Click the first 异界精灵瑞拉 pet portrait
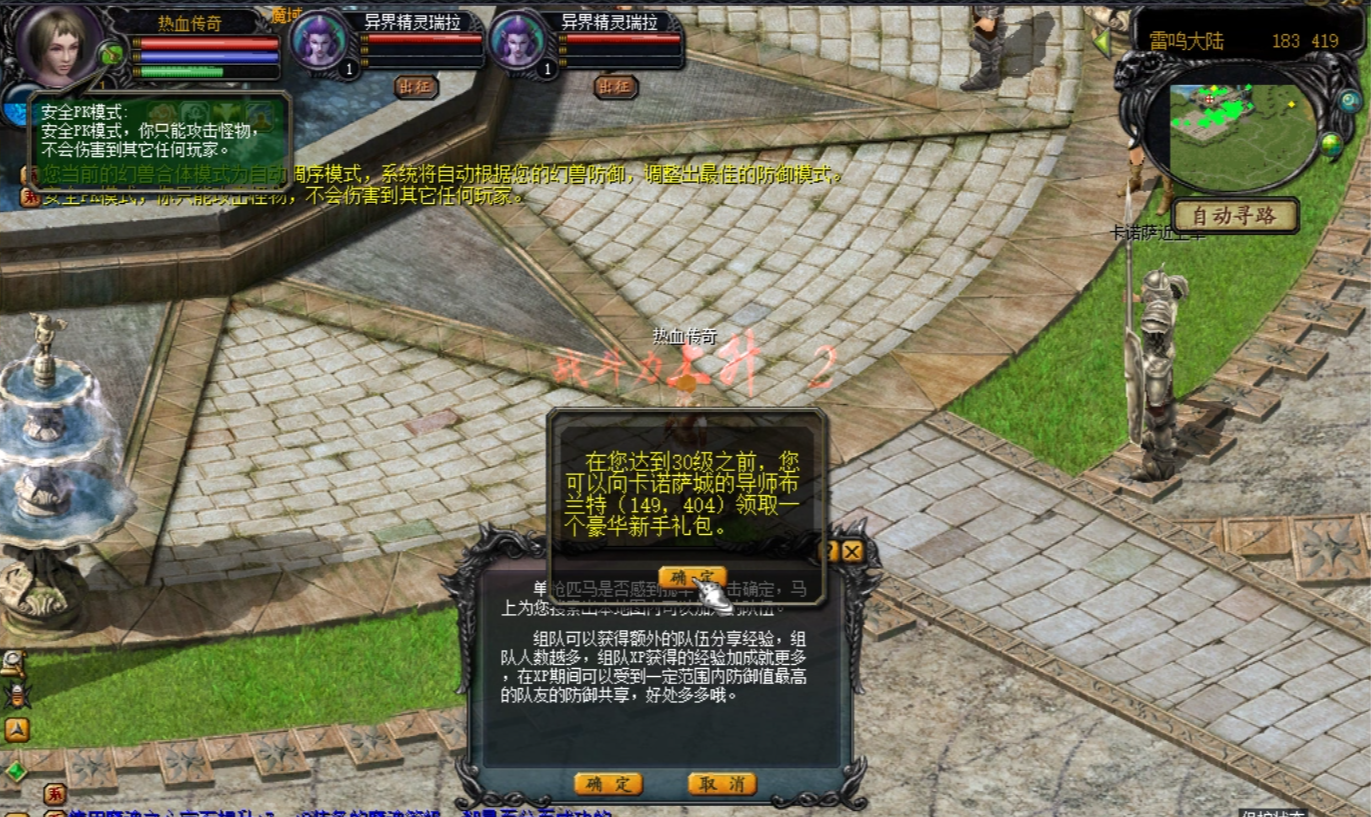 320,42
